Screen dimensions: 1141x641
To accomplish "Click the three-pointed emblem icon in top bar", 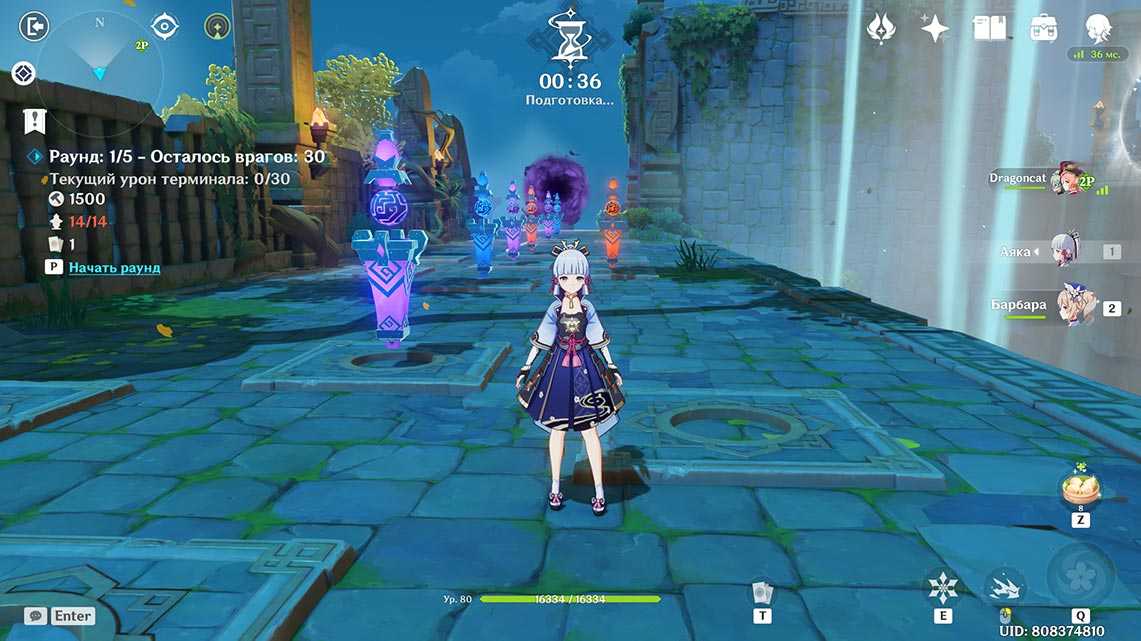I will (x=881, y=28).
